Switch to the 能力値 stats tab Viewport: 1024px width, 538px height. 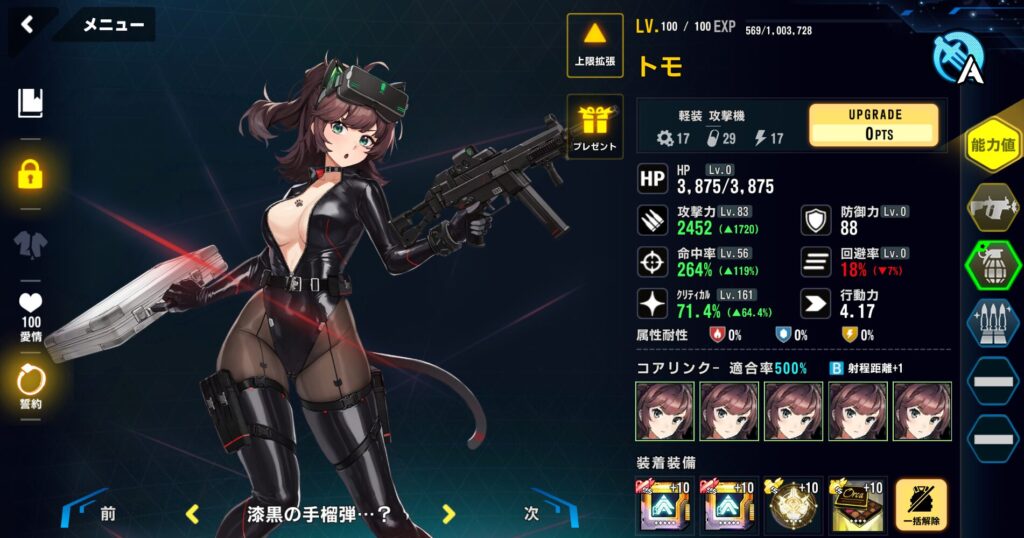[993, 145]
